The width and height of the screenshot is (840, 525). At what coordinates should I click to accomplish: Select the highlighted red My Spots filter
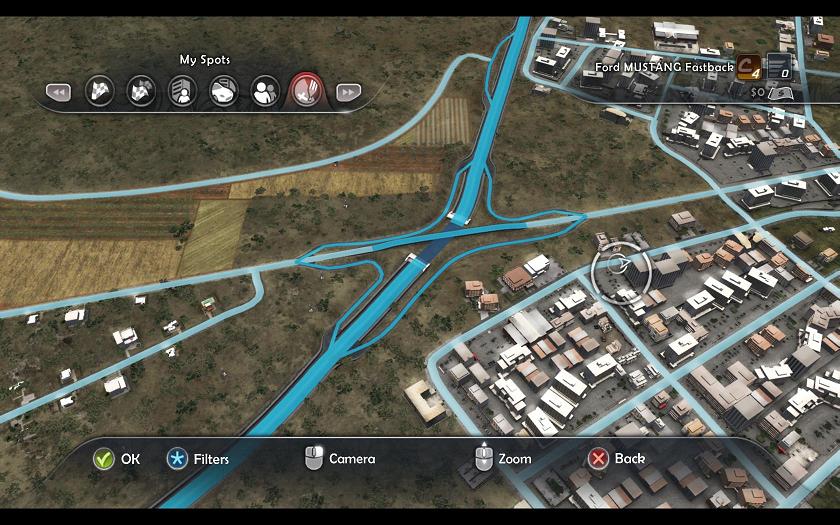[306, 92]
